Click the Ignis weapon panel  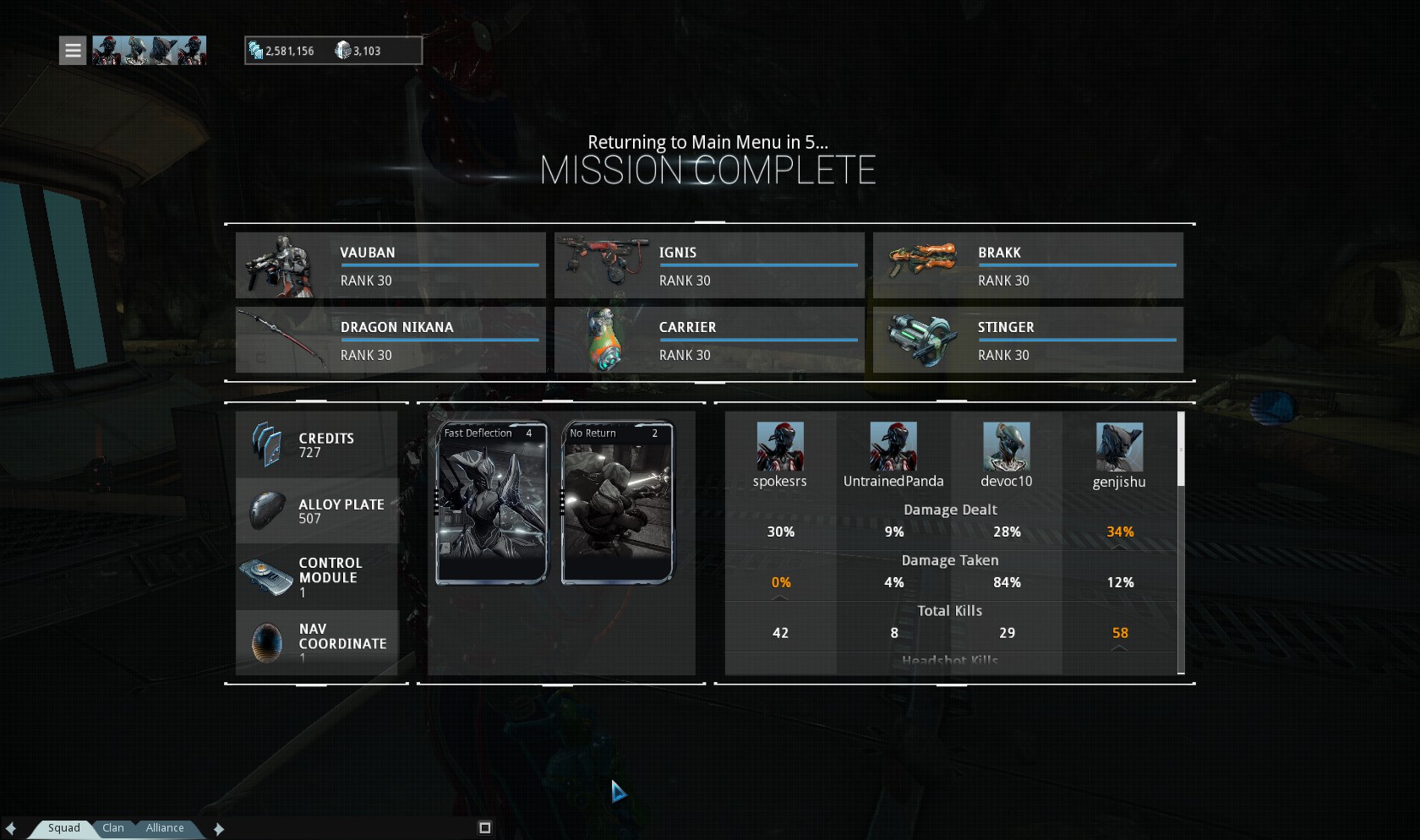(709, 265)
